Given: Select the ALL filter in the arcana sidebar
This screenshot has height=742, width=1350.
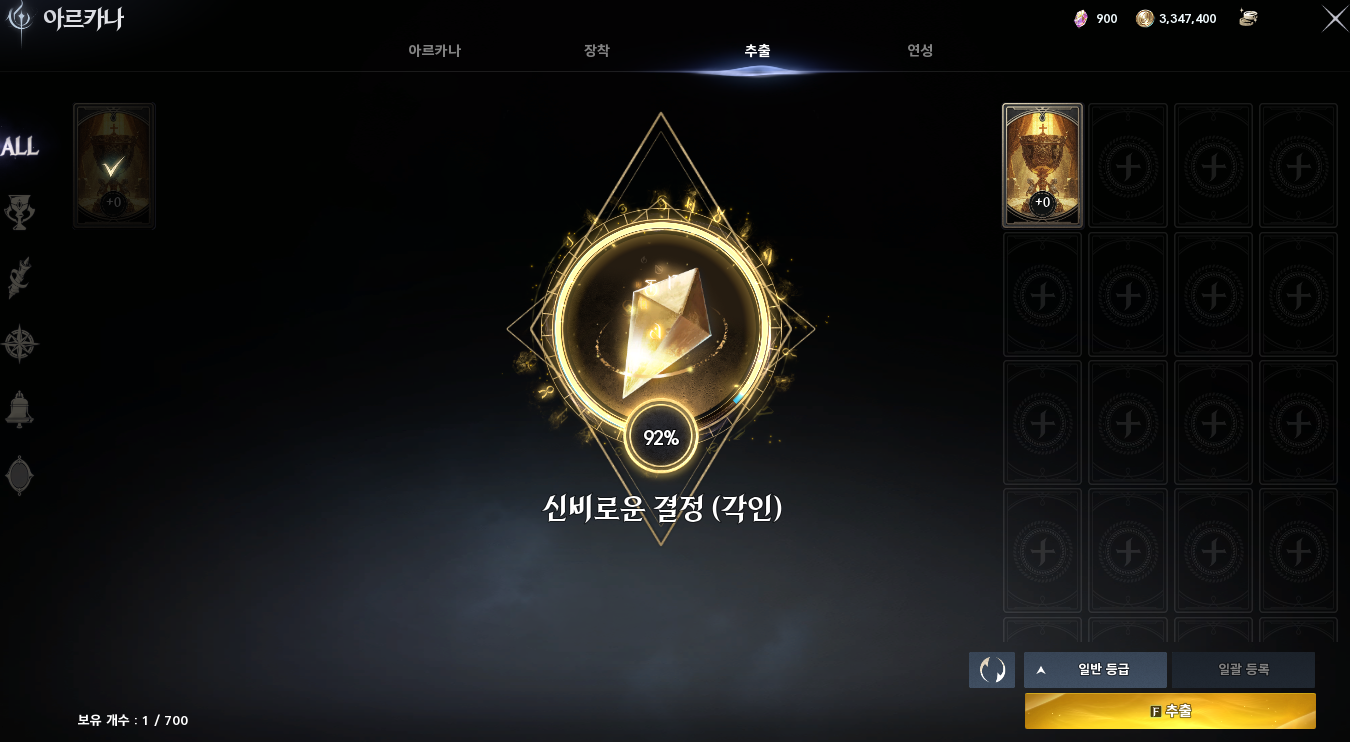Looking at the screenshot, I should (x=20, y=146).
